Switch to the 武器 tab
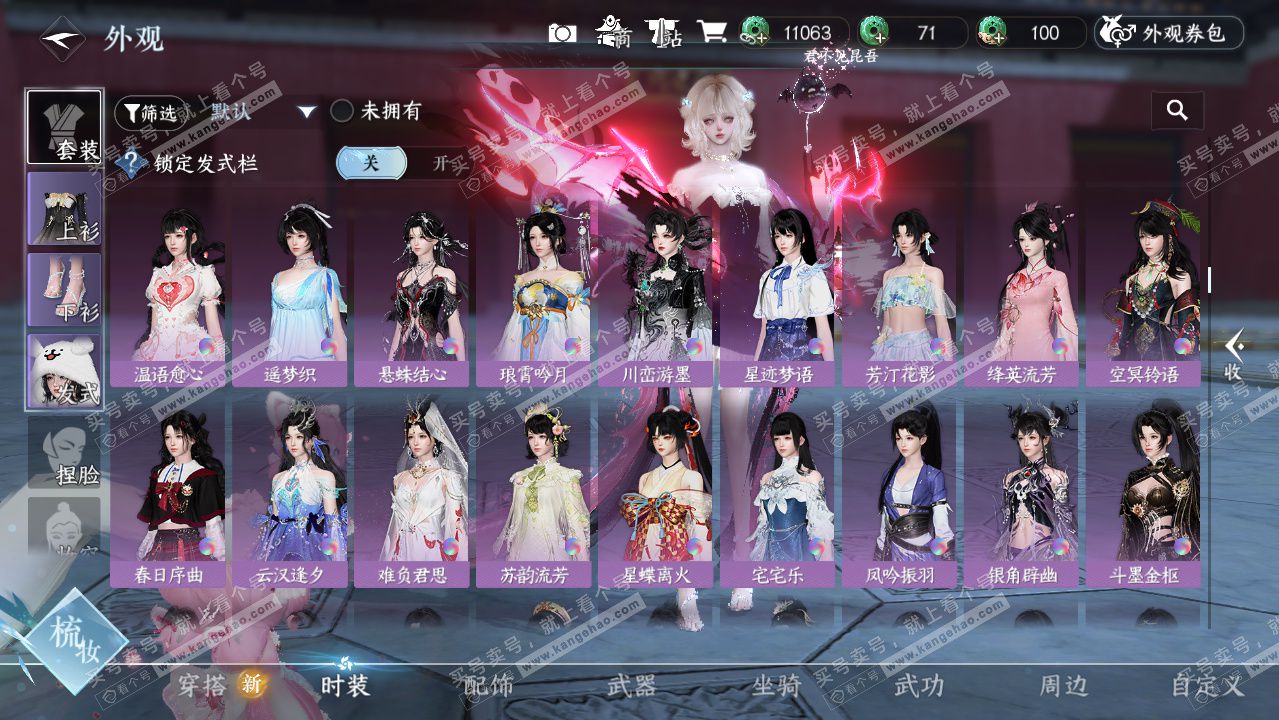1279x720 pixels. [632, 685]
